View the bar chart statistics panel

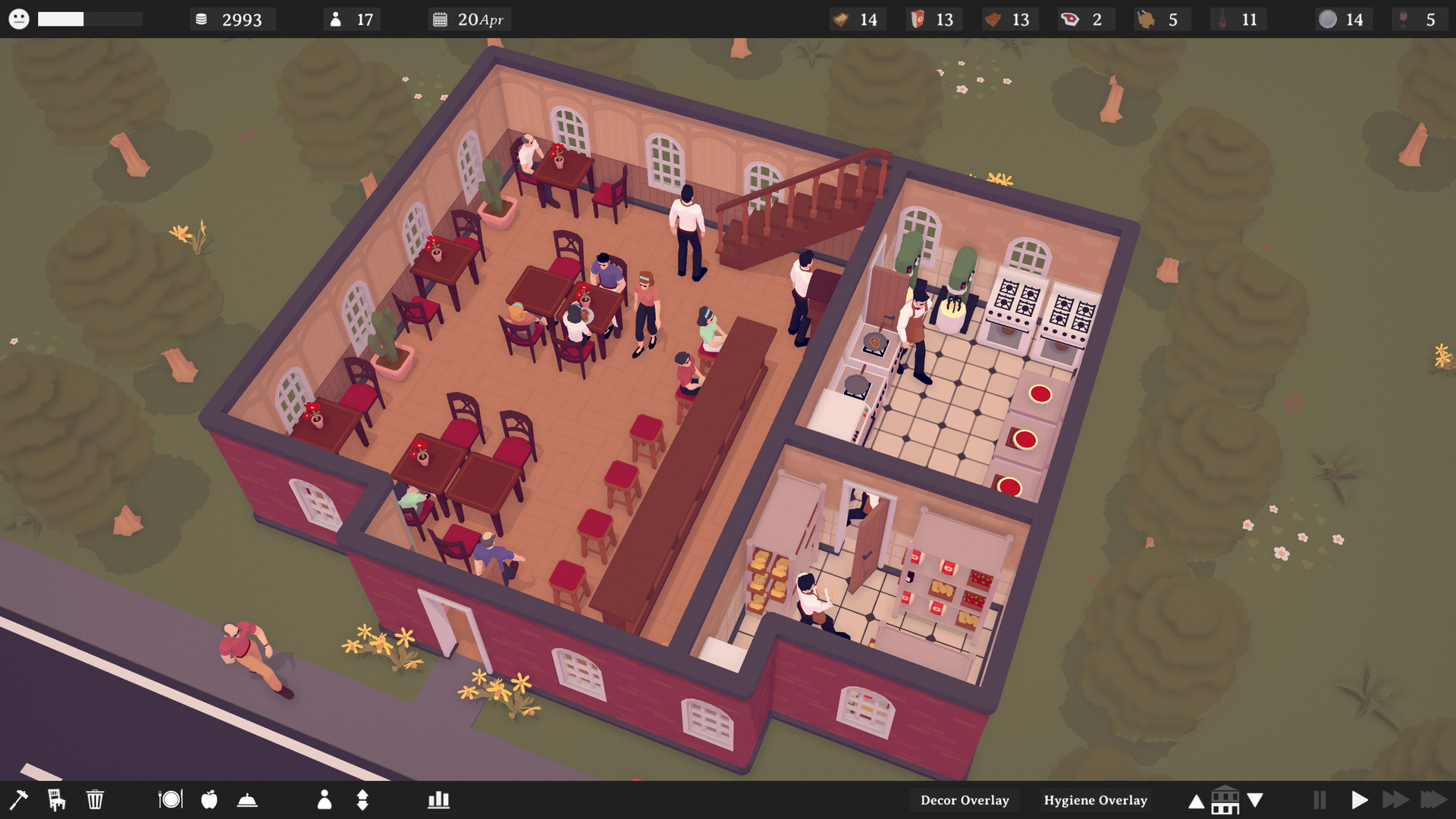(438, 800)
